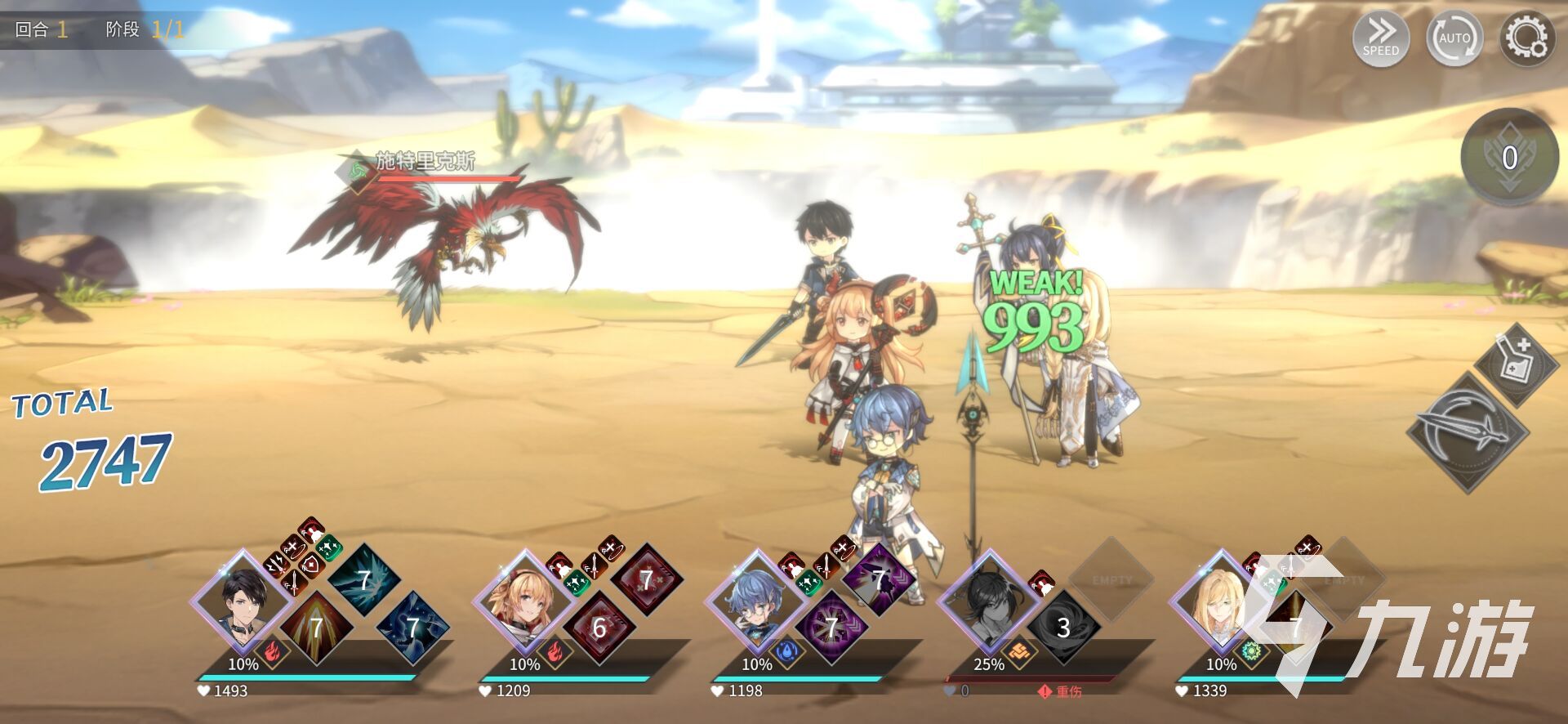Activate the black swirl skill showing 3
The width and height of the screenshot is (1568, 724).
tap(1062, 627)
